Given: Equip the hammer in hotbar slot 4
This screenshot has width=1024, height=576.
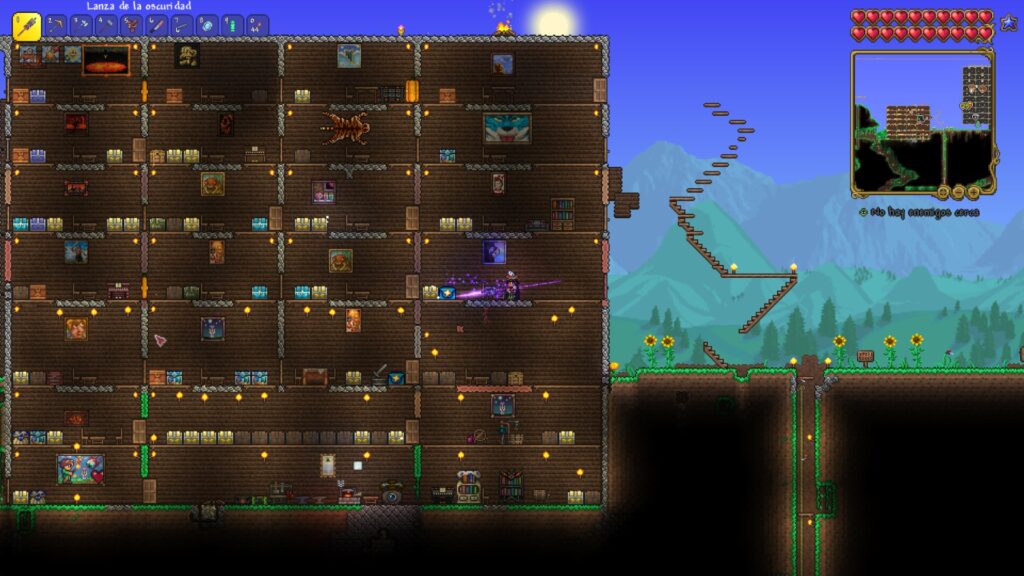Looking at the screenshot, I should click(x=106, y=25).
